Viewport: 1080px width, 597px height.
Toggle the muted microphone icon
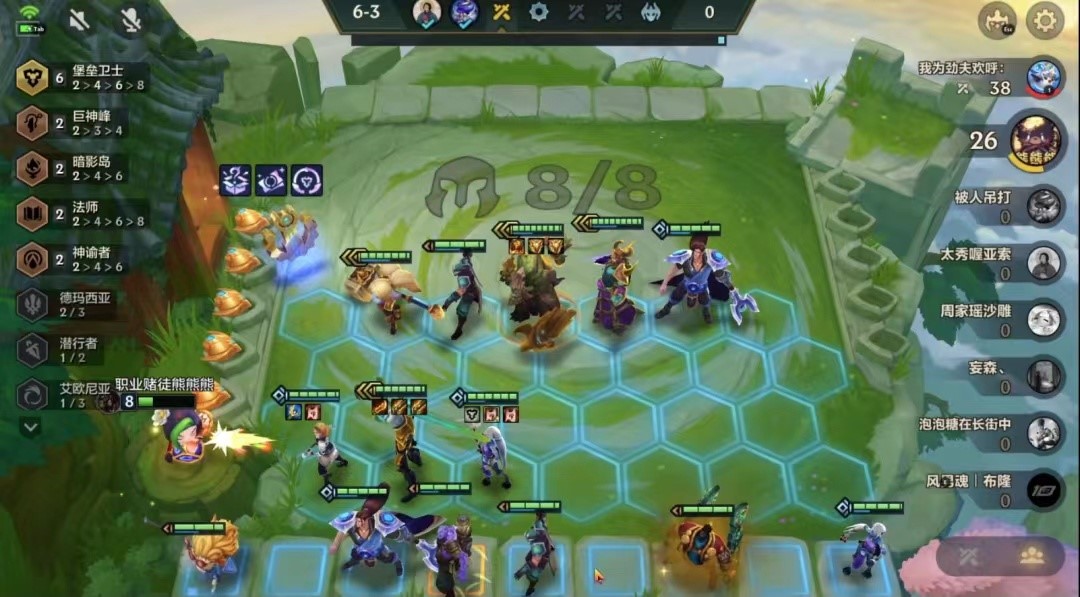[130, 20]
